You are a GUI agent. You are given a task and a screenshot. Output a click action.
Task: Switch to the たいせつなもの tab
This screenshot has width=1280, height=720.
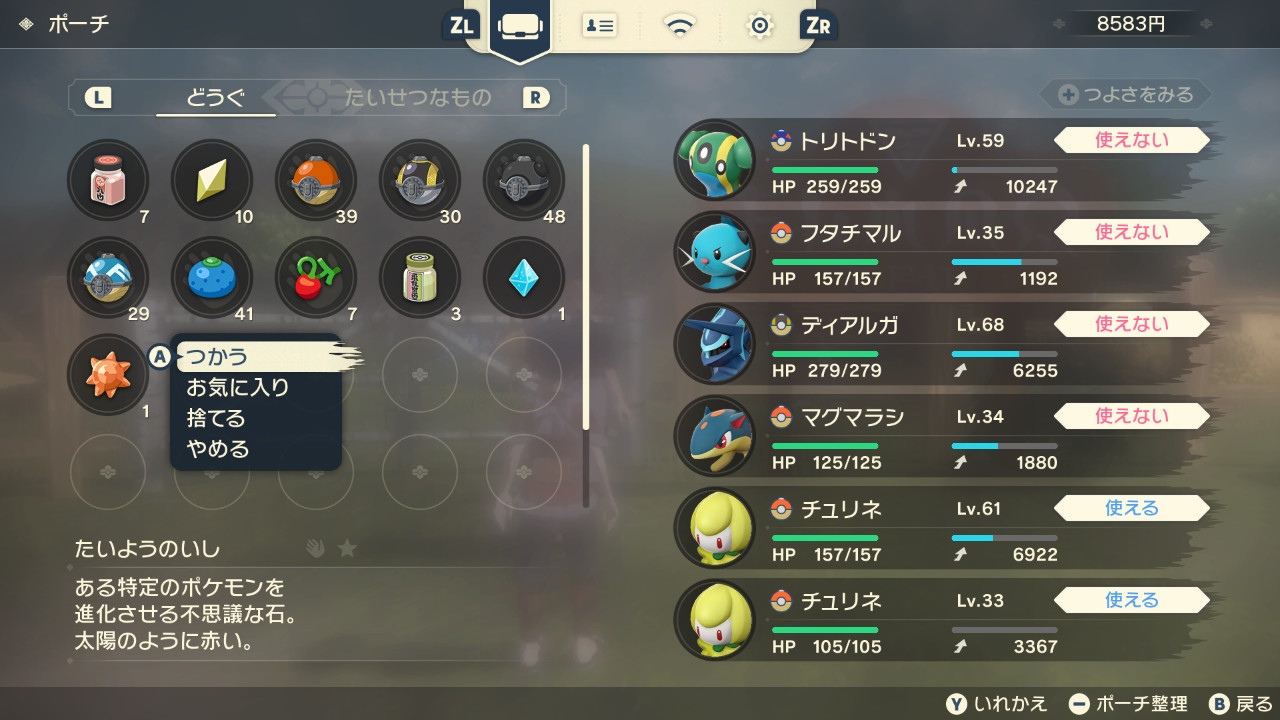point(418,98)
